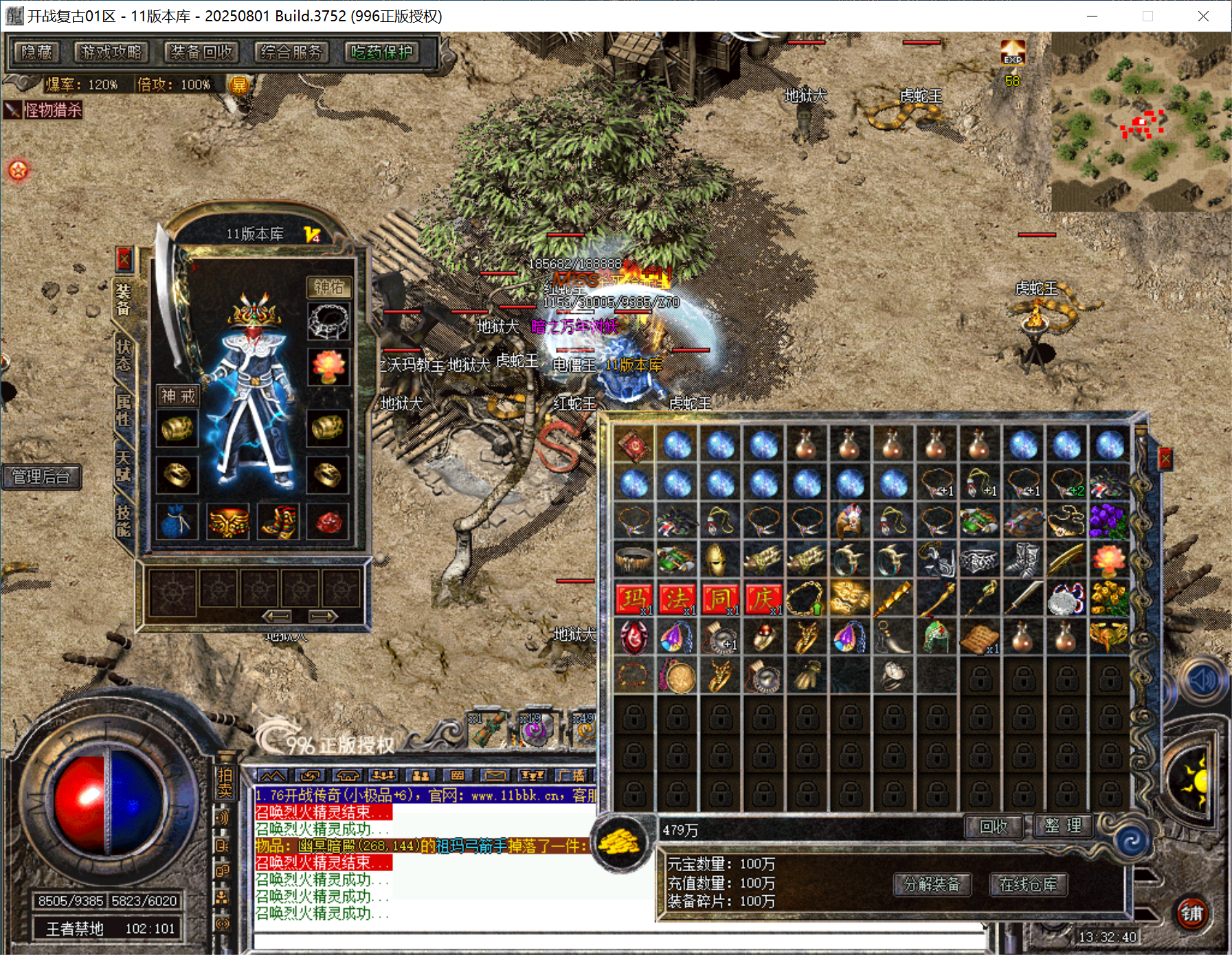Open the 游戏攻略 guide menu
Image resolution: width=1232 pixels, height=955 pixels.
tap(111, 52)
